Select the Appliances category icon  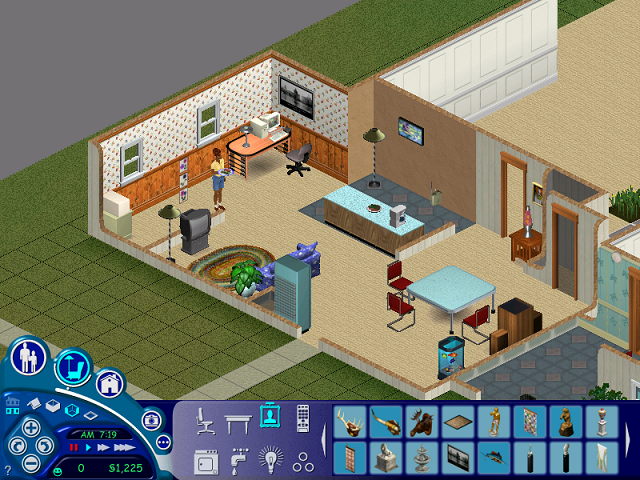[206, 461]
